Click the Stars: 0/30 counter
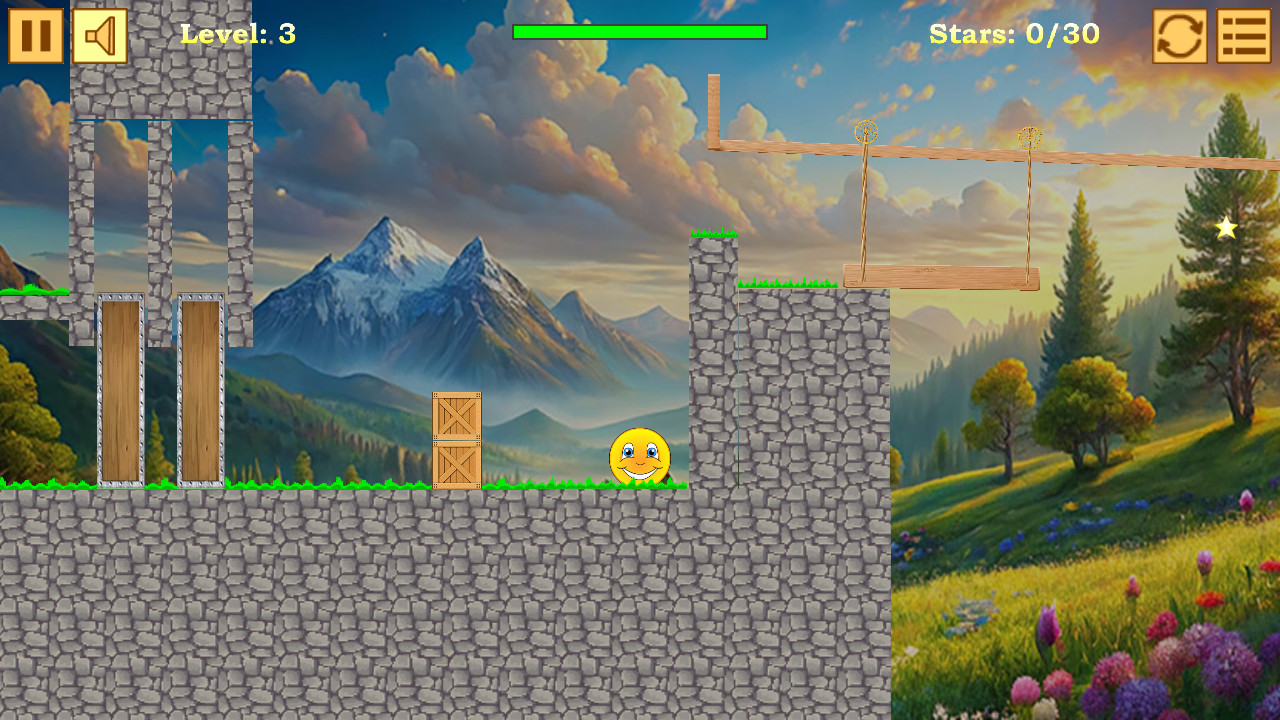The image size is (1280, 720). (x=1015, y=34)
